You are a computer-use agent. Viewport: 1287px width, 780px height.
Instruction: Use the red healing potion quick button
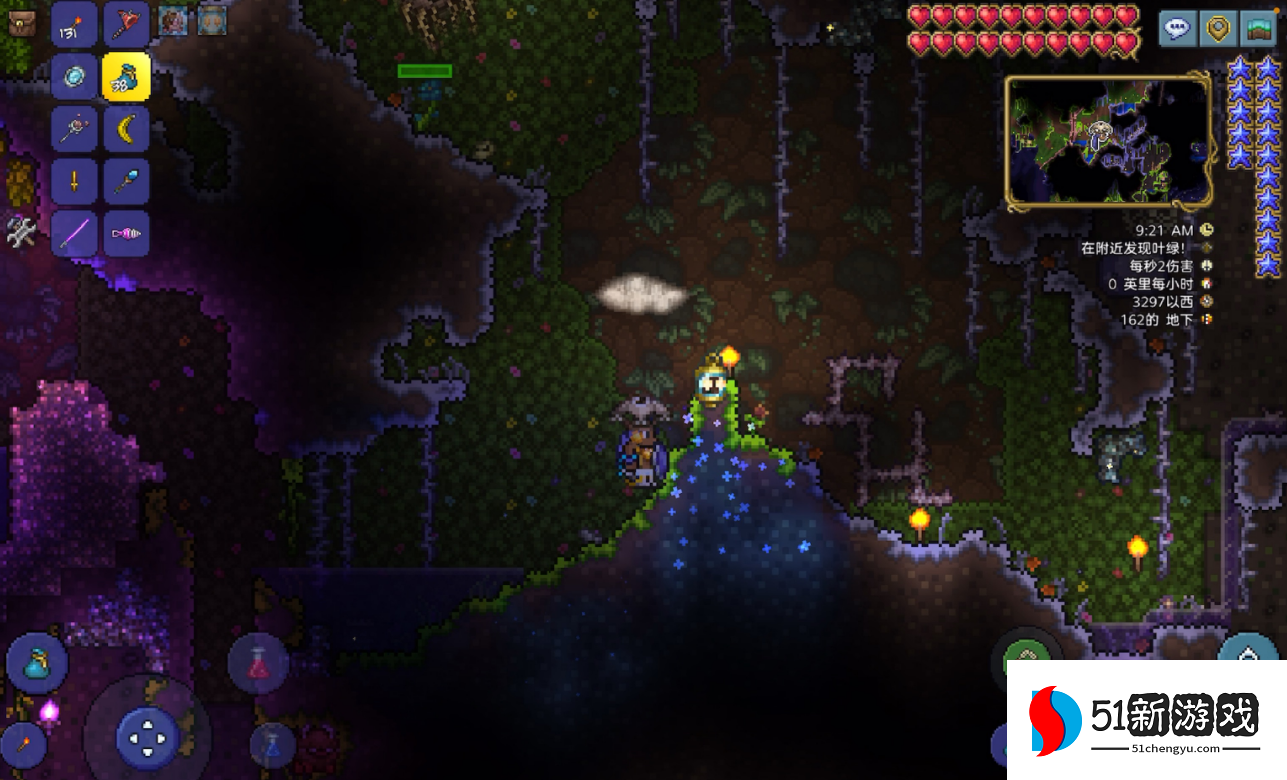259,664
